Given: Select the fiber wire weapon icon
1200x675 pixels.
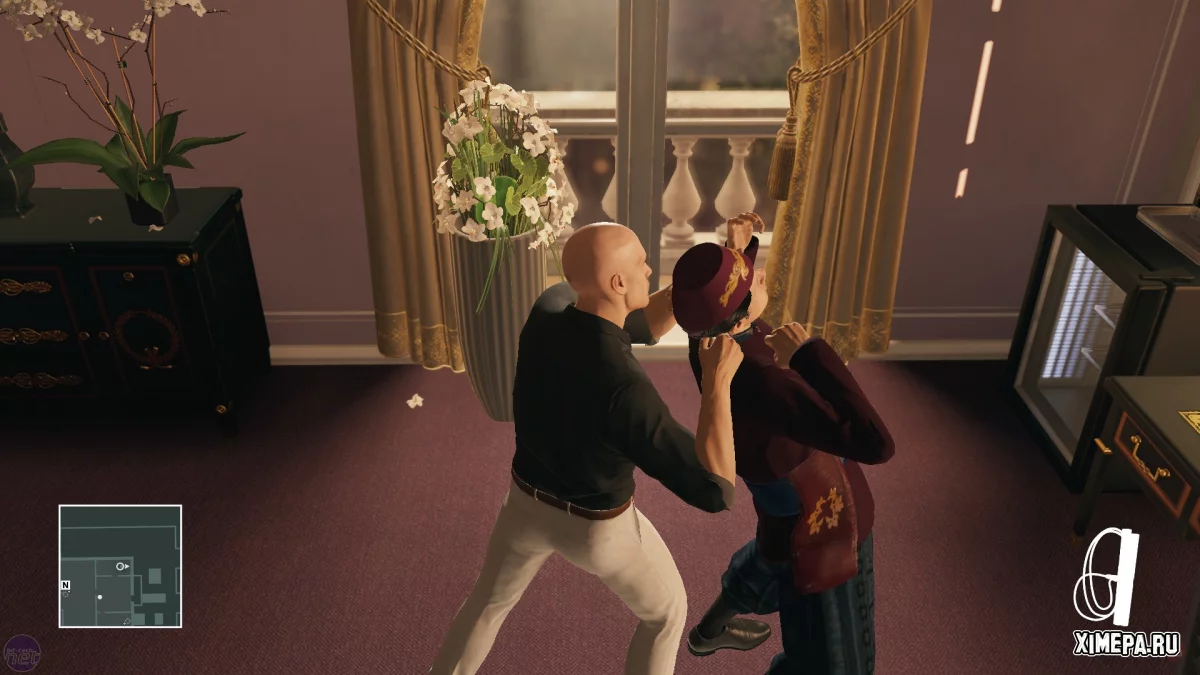Looking at the screenshot, I should [1106, 578].
